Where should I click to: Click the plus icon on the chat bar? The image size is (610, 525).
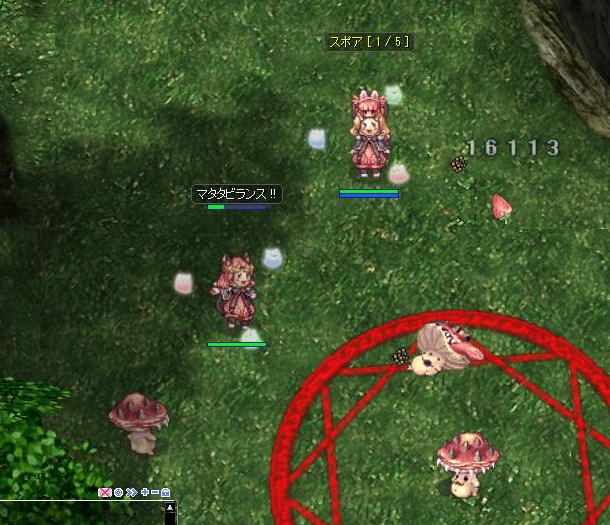pyautogui.click(x=144, y=492)
